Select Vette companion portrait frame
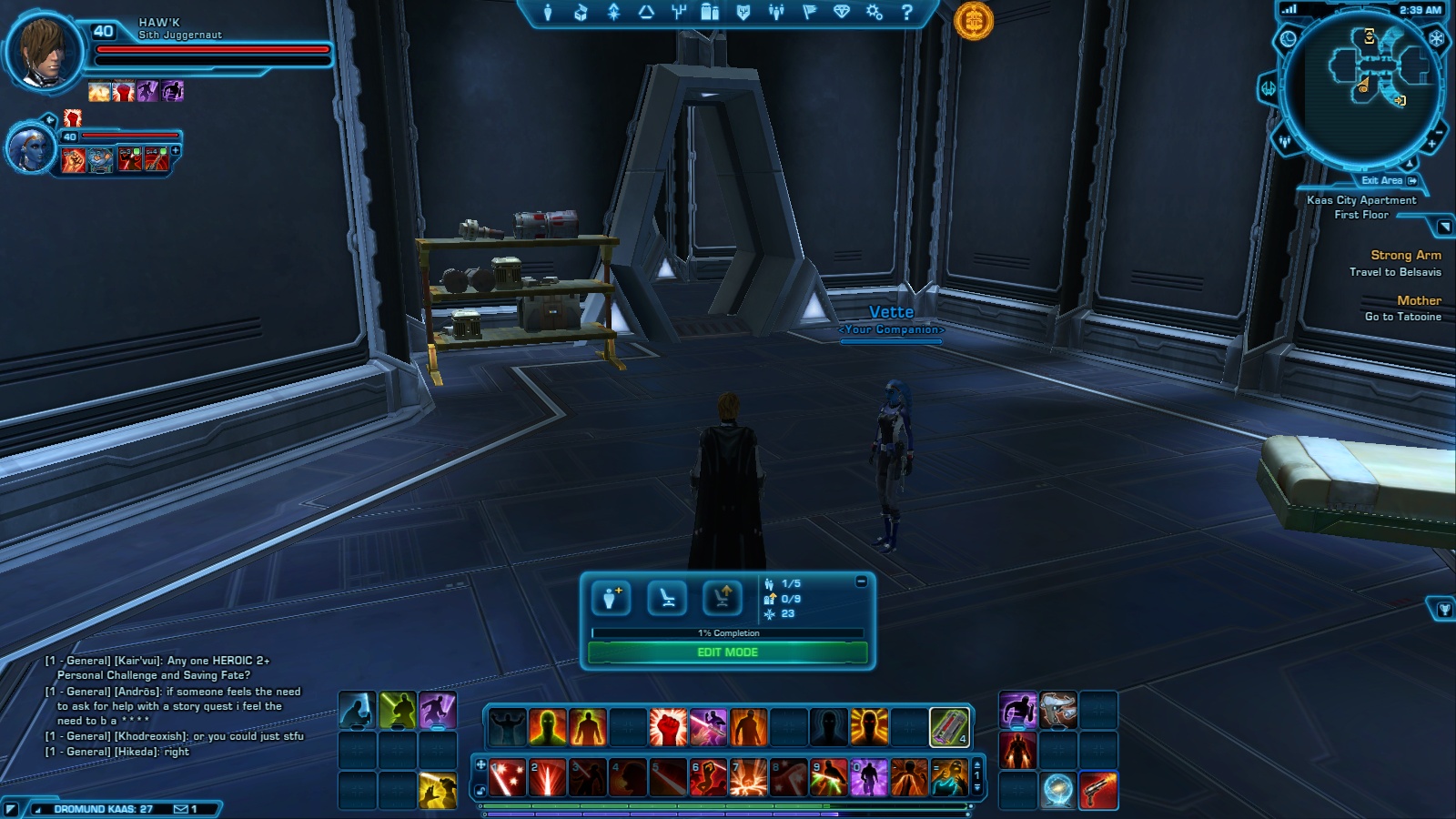This screenshot has height=819, width=1456. [x=28, y=147]
